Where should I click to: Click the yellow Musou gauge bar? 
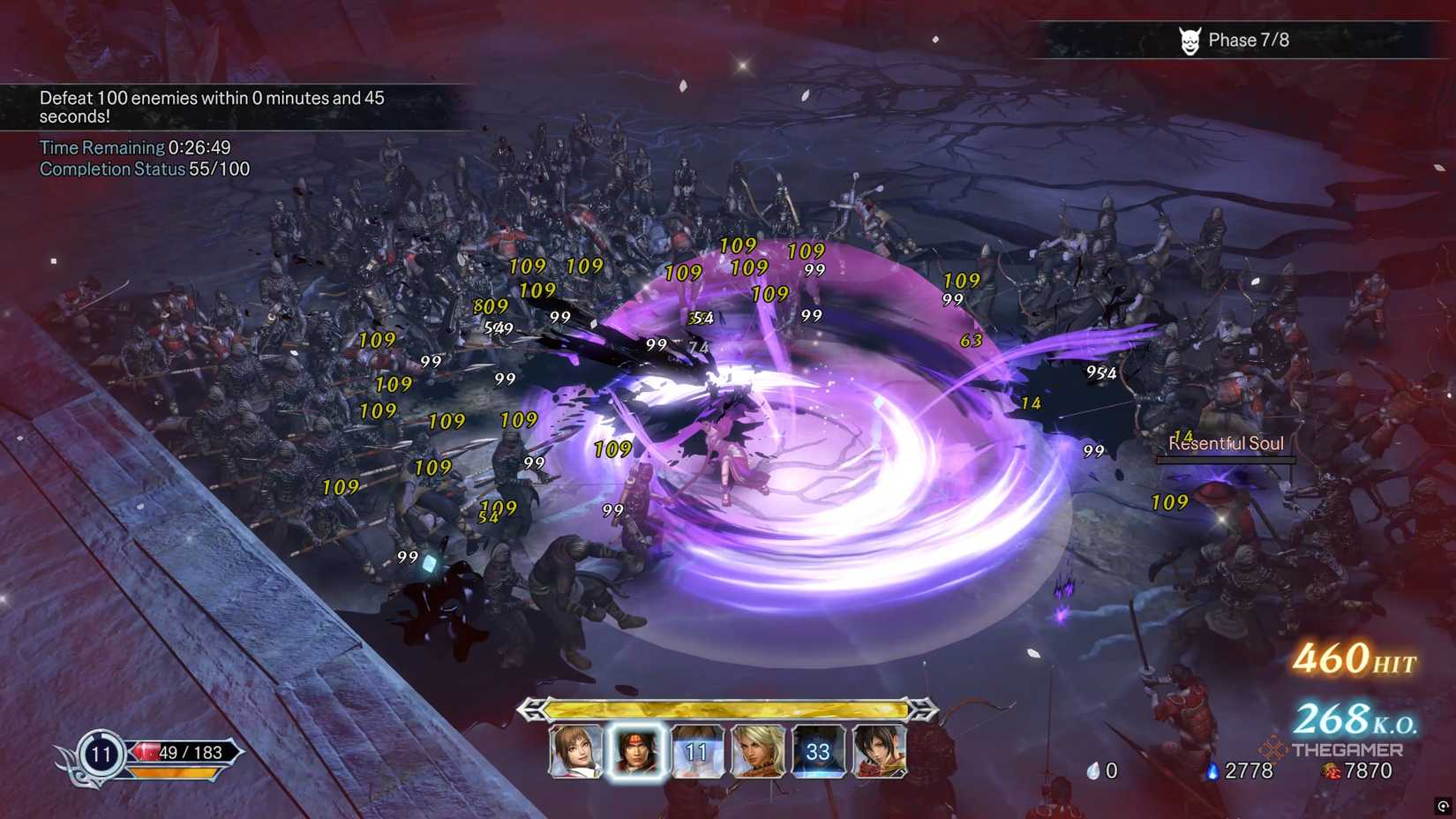724,707
